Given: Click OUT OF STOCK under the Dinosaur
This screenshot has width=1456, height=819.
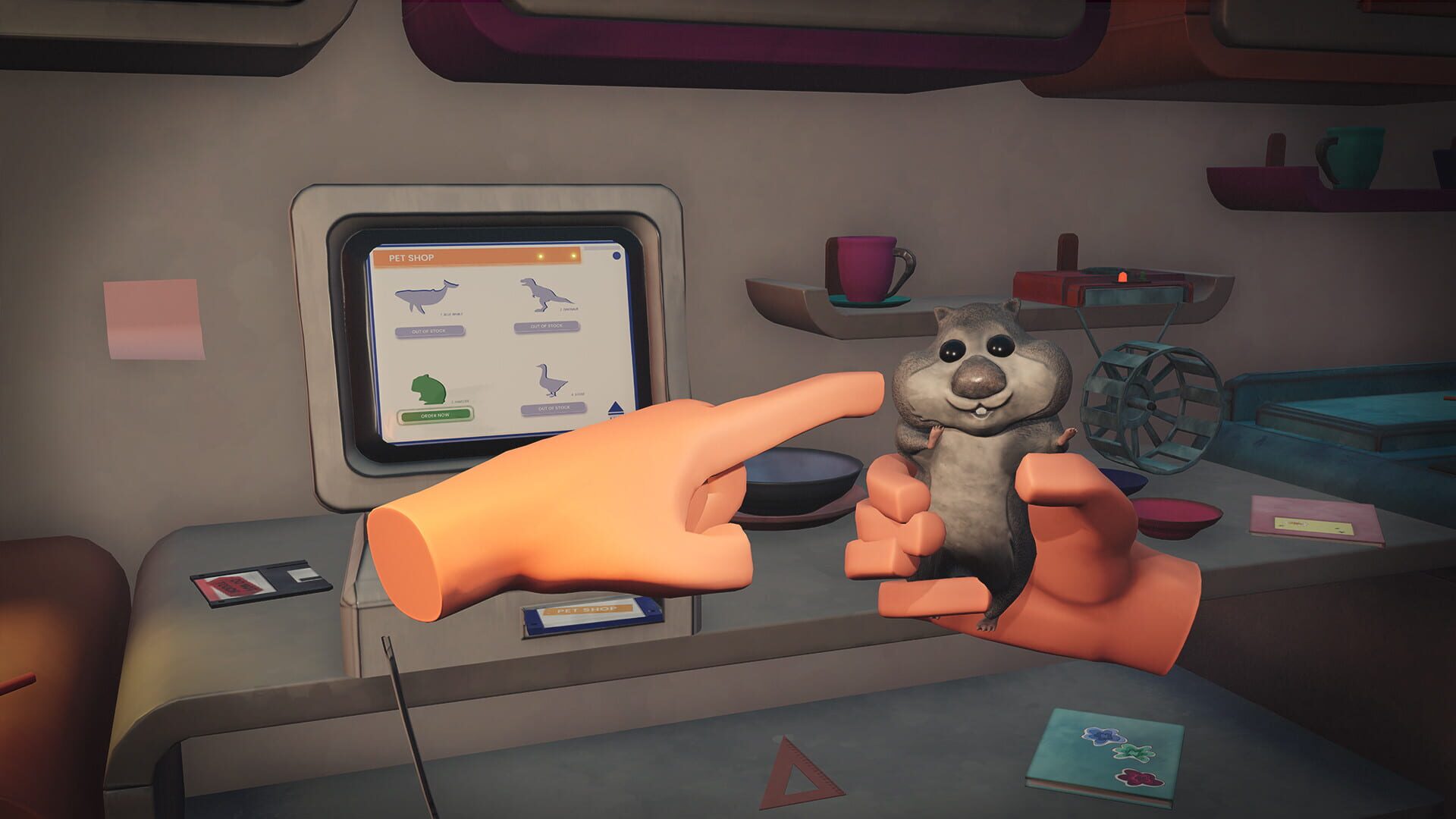Looking at the screenshot, I should [547, 325].
